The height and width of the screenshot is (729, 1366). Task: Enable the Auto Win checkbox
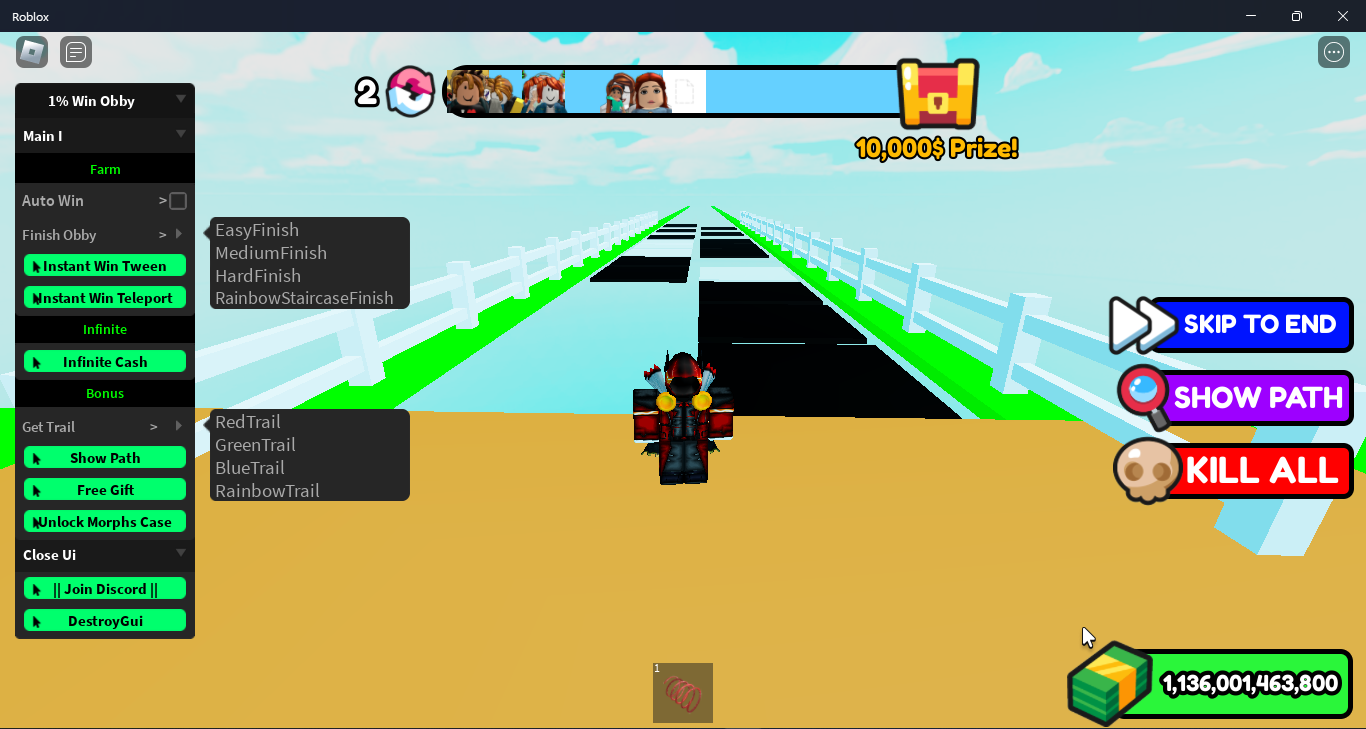(x=177, y=200)
